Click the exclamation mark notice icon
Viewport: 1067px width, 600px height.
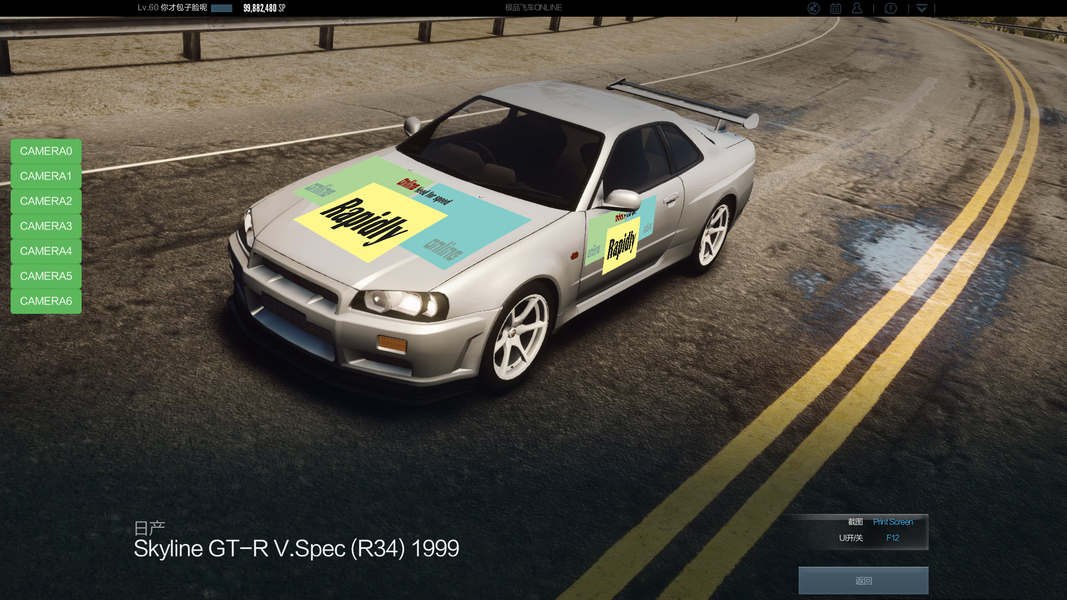(x=891, y=8)
